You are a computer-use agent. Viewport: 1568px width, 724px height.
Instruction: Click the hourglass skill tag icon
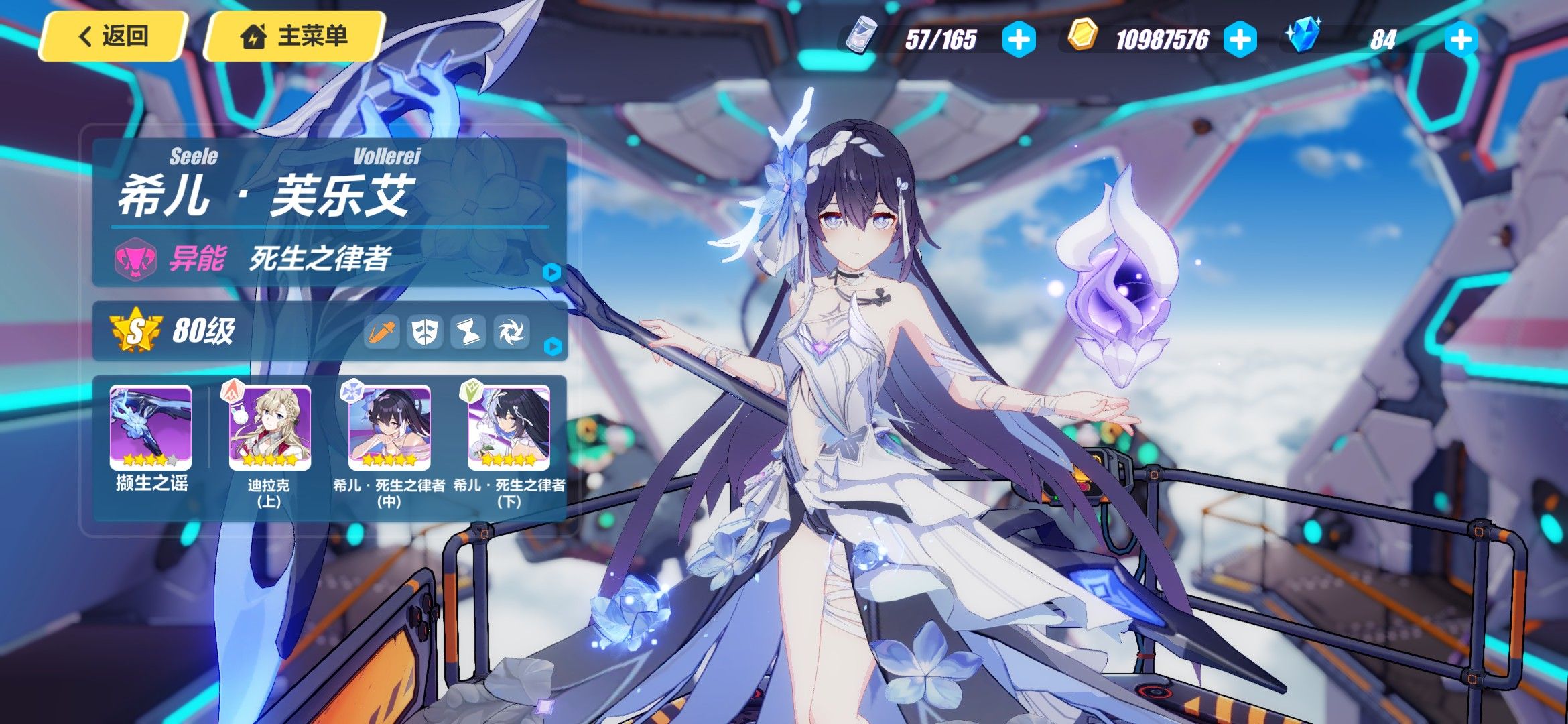click(x=468, y=331)
